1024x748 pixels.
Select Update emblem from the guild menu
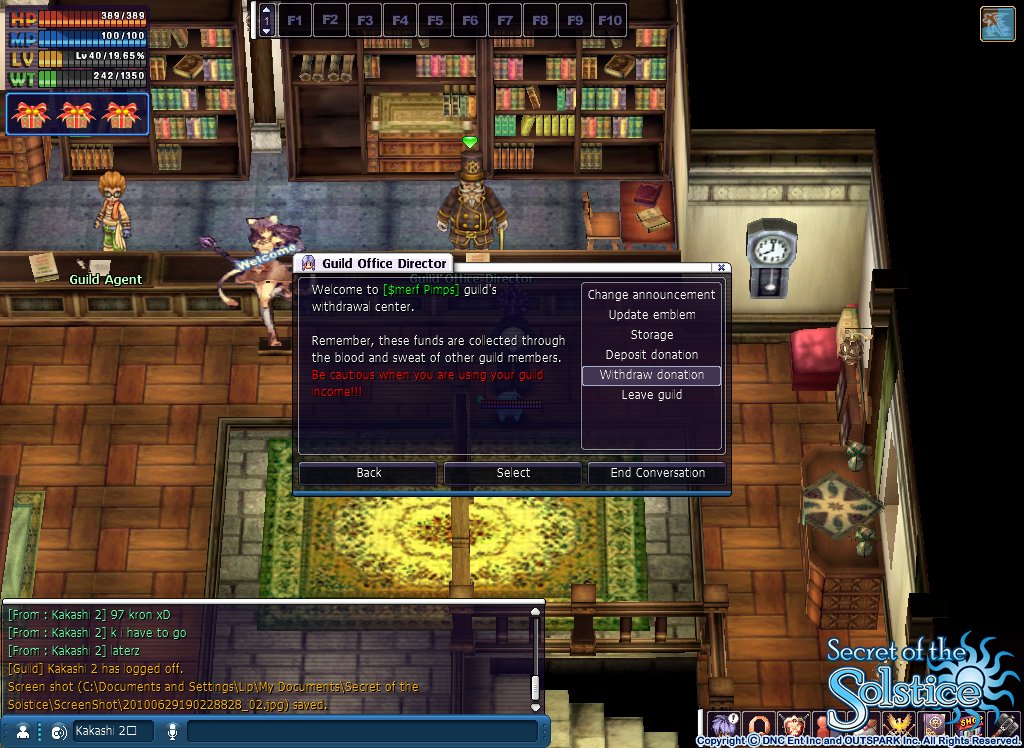pyautogui.click(x=651, y=315)
